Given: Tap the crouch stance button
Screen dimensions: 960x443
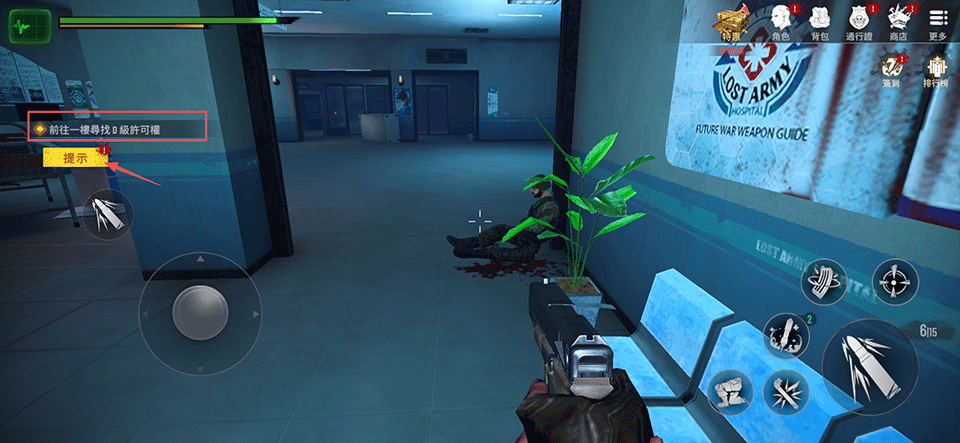Looking at the screenshot, I should click(x=731, y=392).
